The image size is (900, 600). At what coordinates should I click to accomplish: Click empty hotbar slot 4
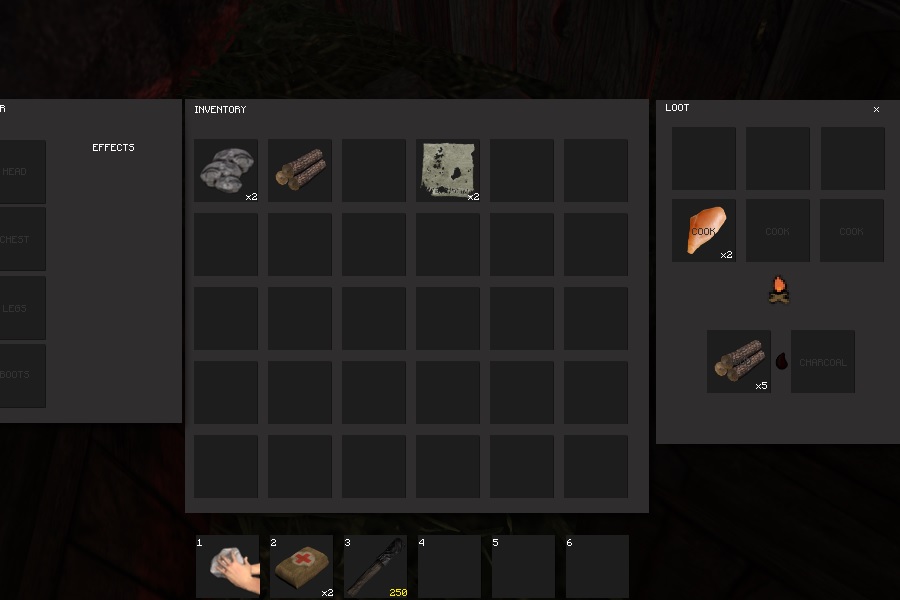449,566
